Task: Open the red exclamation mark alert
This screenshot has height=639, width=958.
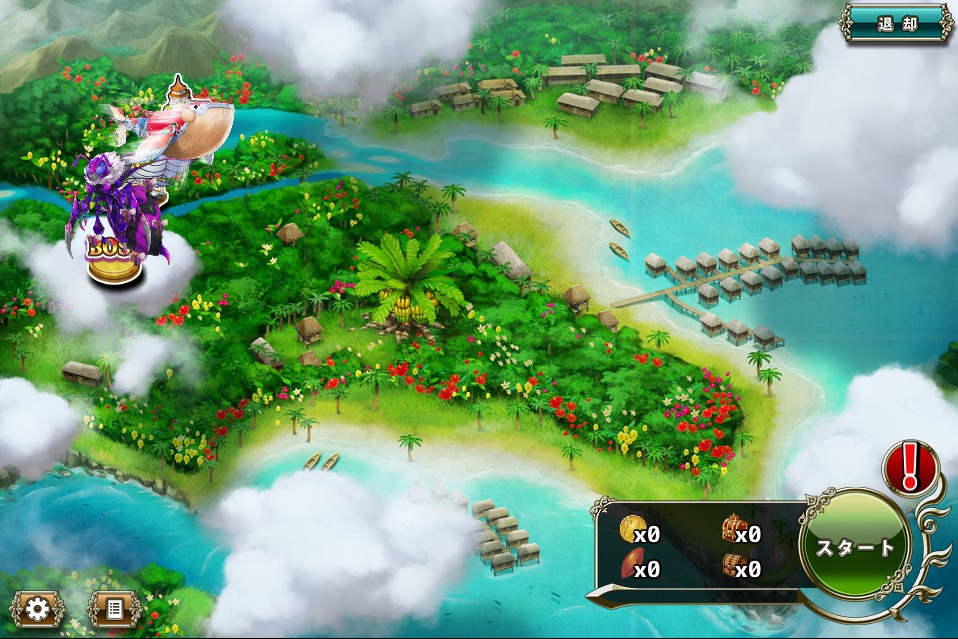Action: pos(910,467)
